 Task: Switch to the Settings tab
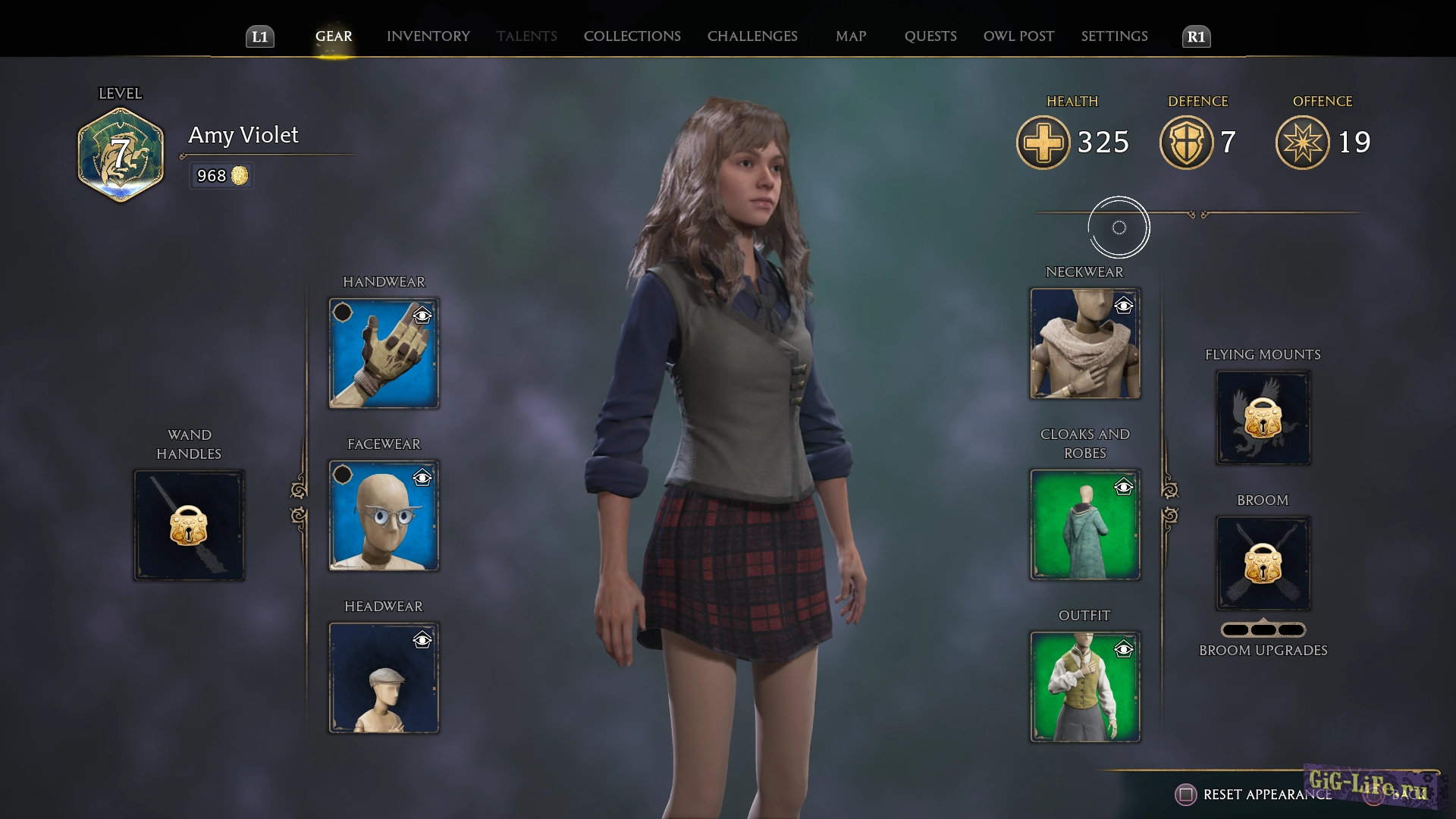(x=1114, y=36)
